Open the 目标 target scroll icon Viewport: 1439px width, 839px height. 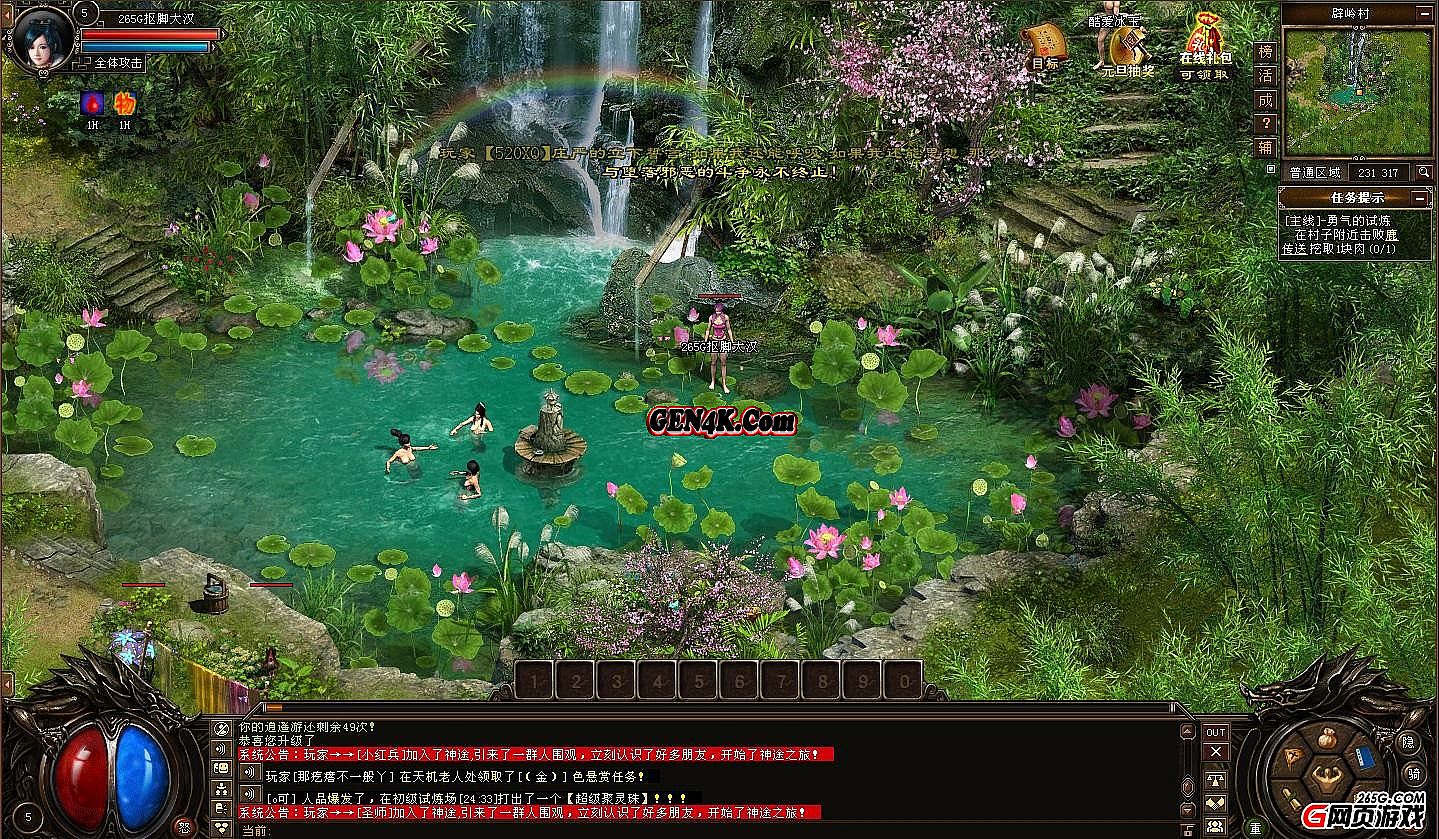click(x=1046, y=42)
